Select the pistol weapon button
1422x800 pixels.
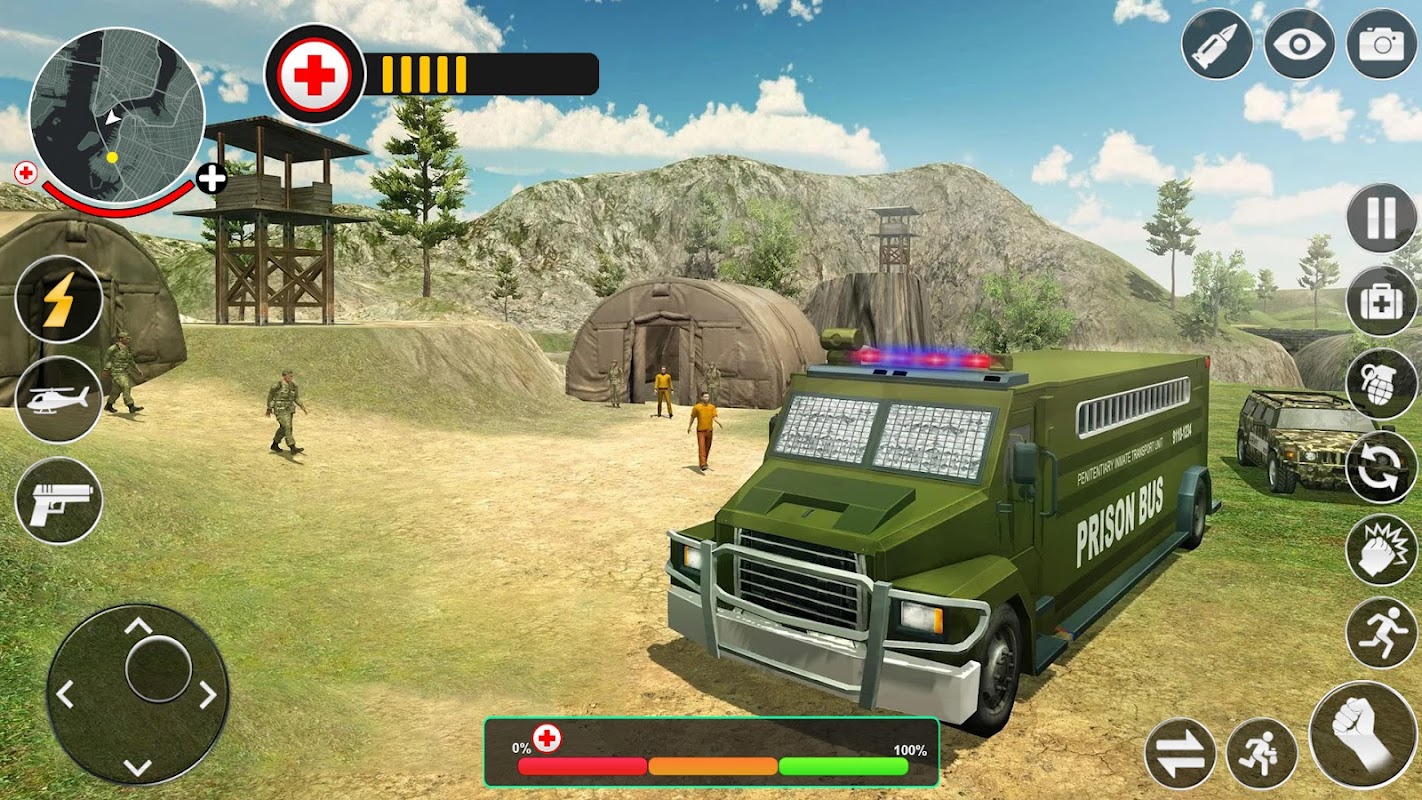[59, 501]
